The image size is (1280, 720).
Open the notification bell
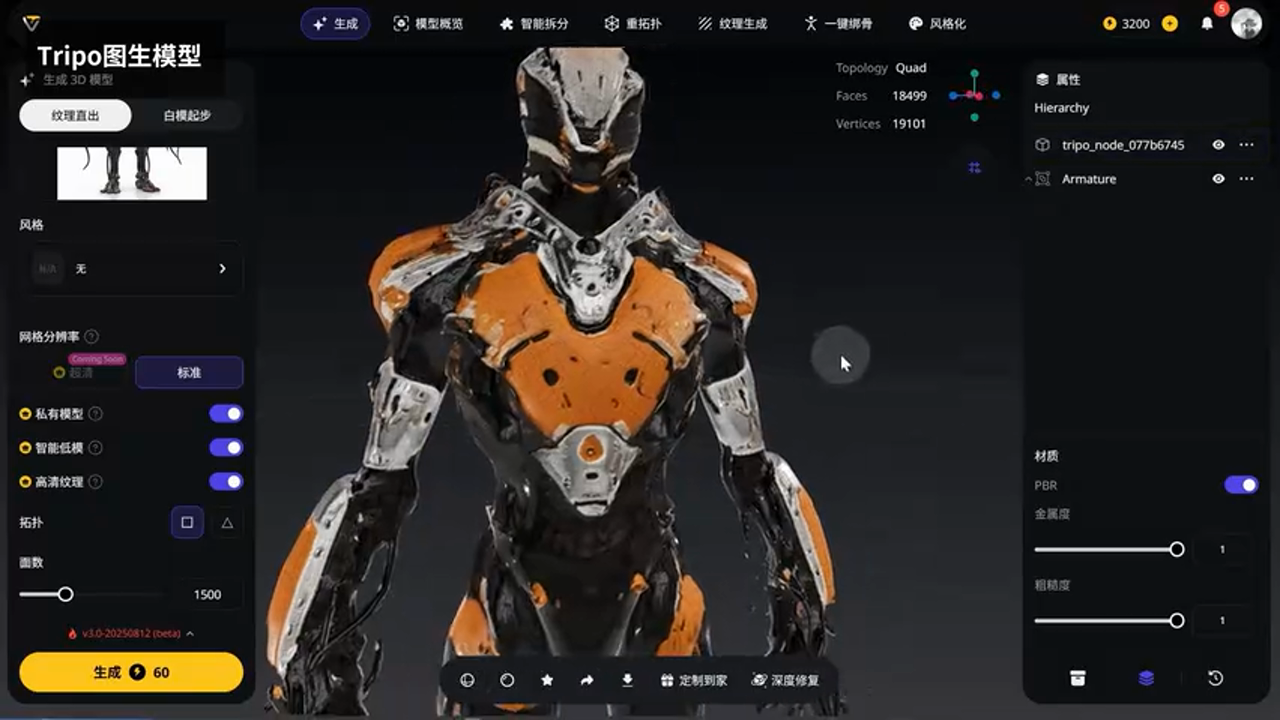(1207, 23)
